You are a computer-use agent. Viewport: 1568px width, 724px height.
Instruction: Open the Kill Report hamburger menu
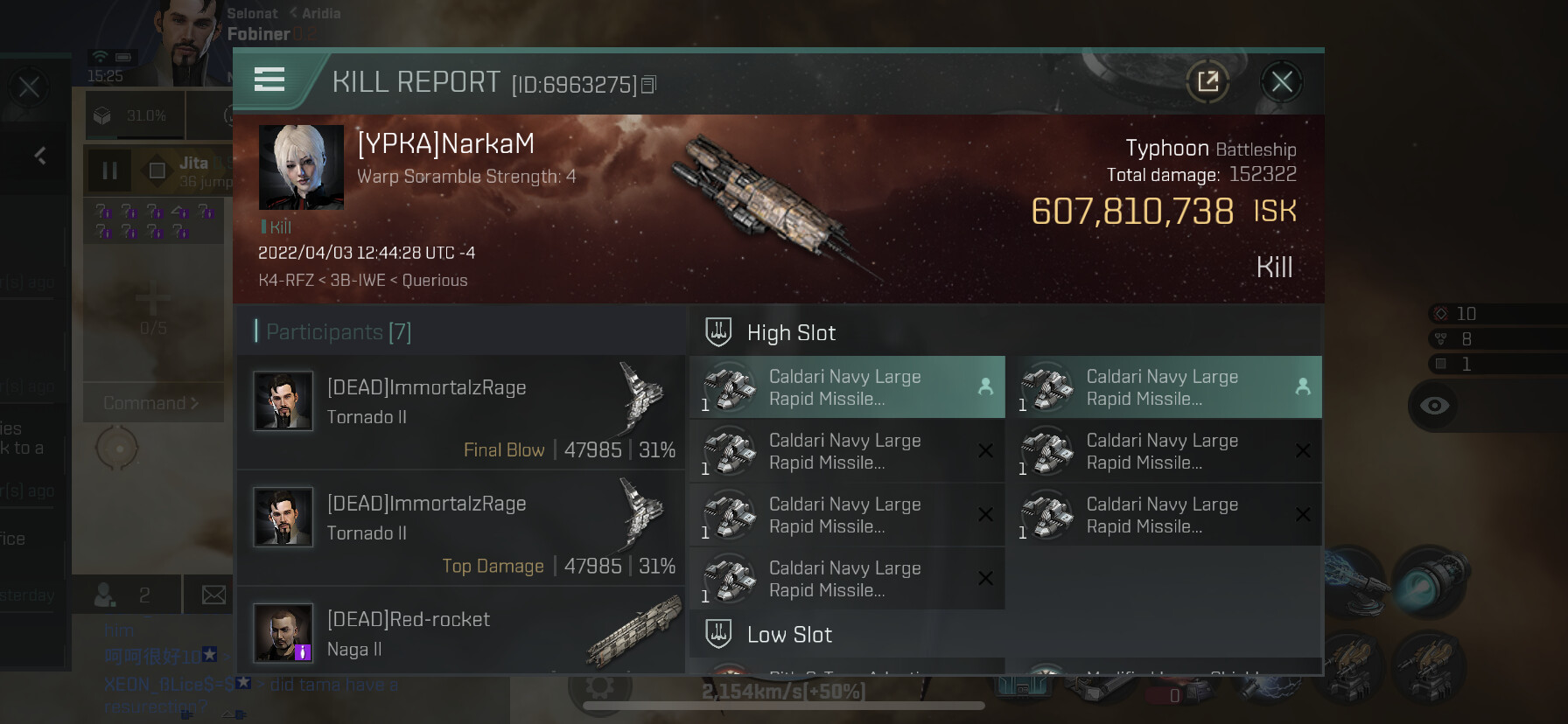tap(269, 80)
